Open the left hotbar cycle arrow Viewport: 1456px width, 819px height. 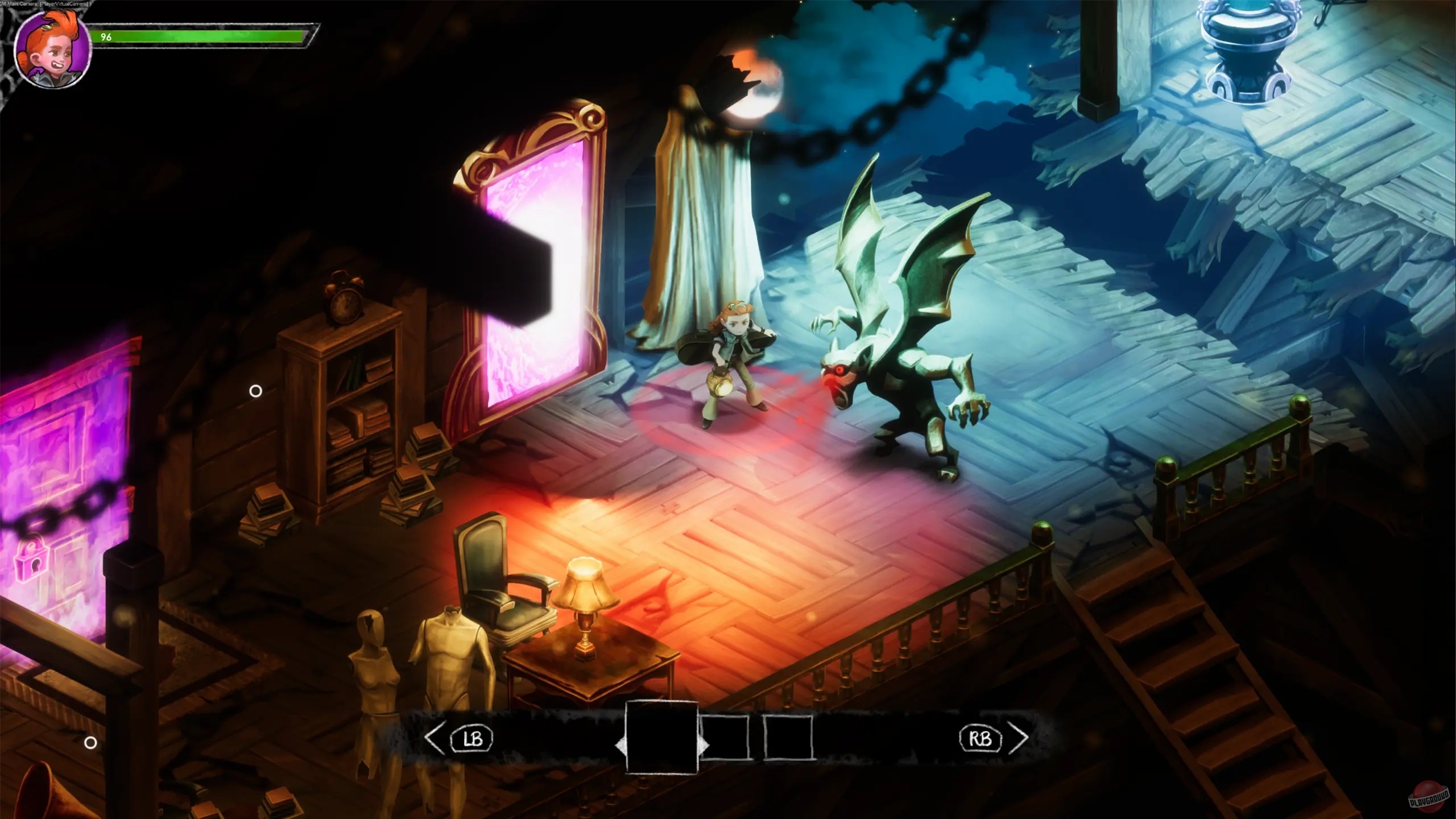click(435, 738)
